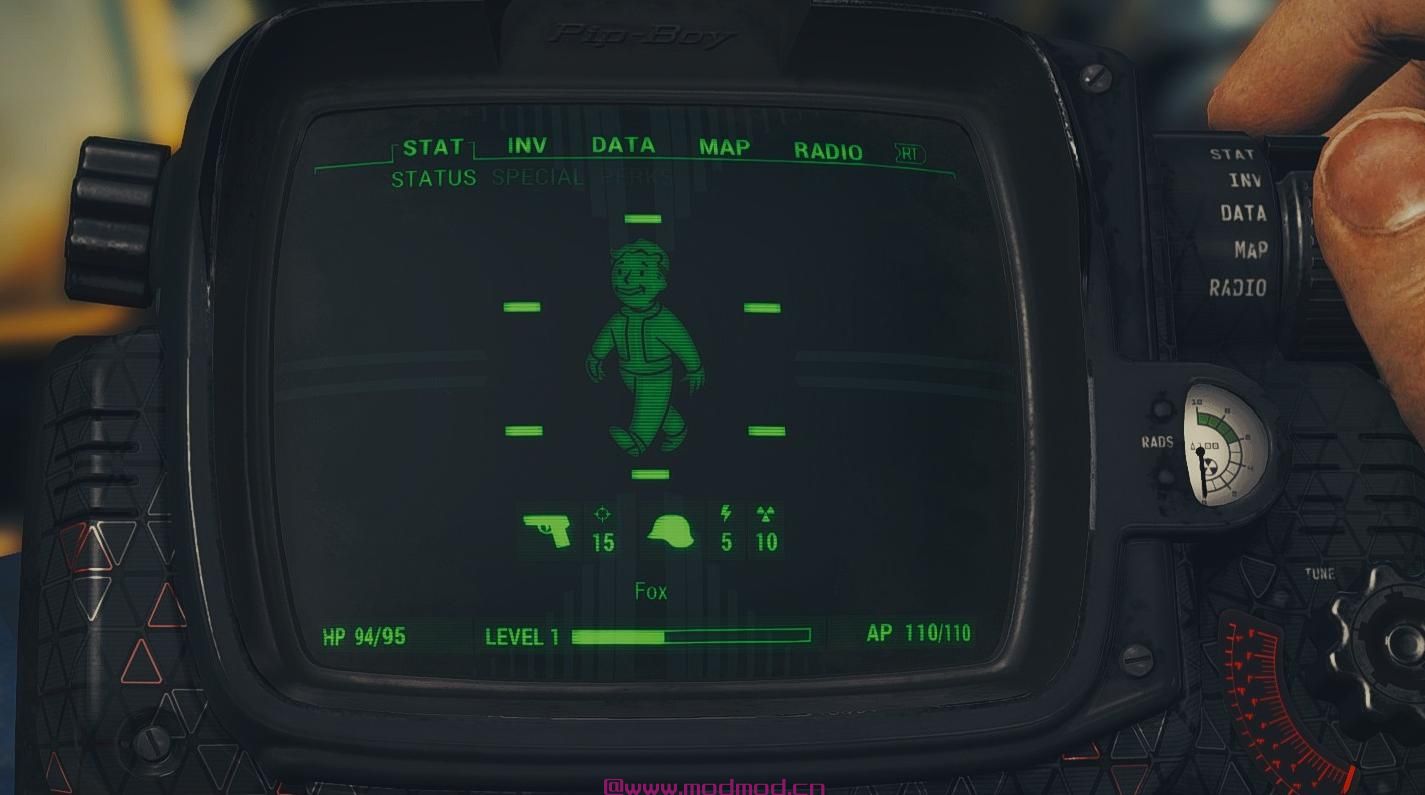Screen dimensions: 1425x795
Task: Click the RT trigger hint icon beside RADIO
Action: coord(908,153)
